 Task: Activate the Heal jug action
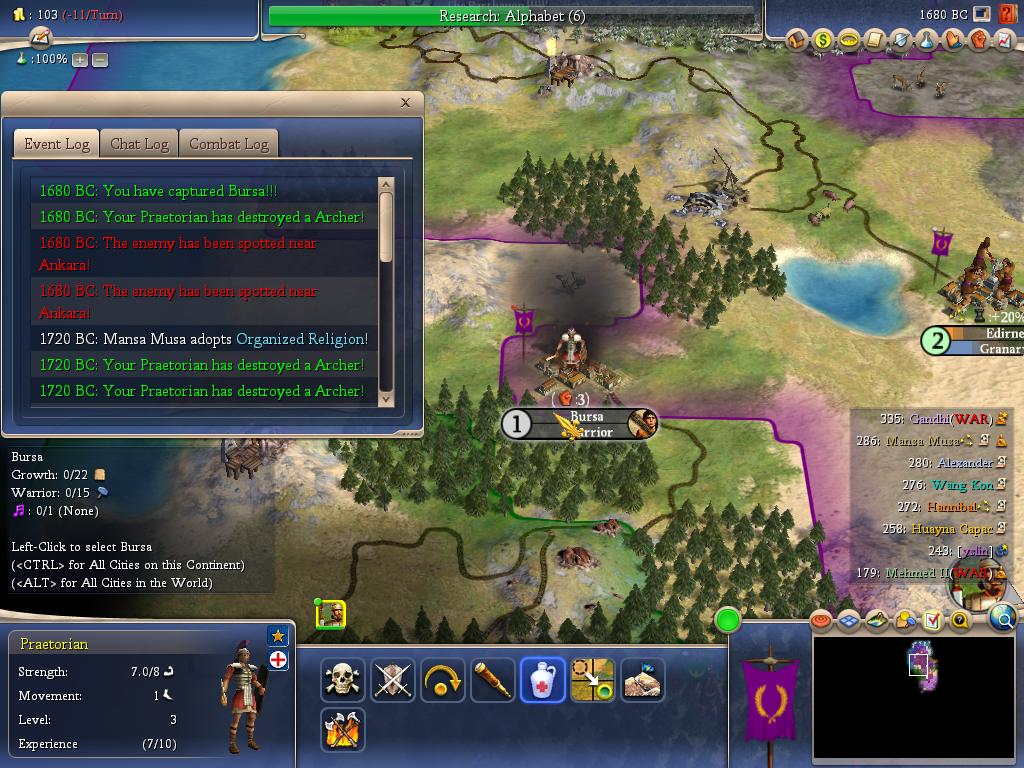pos(543,681)
